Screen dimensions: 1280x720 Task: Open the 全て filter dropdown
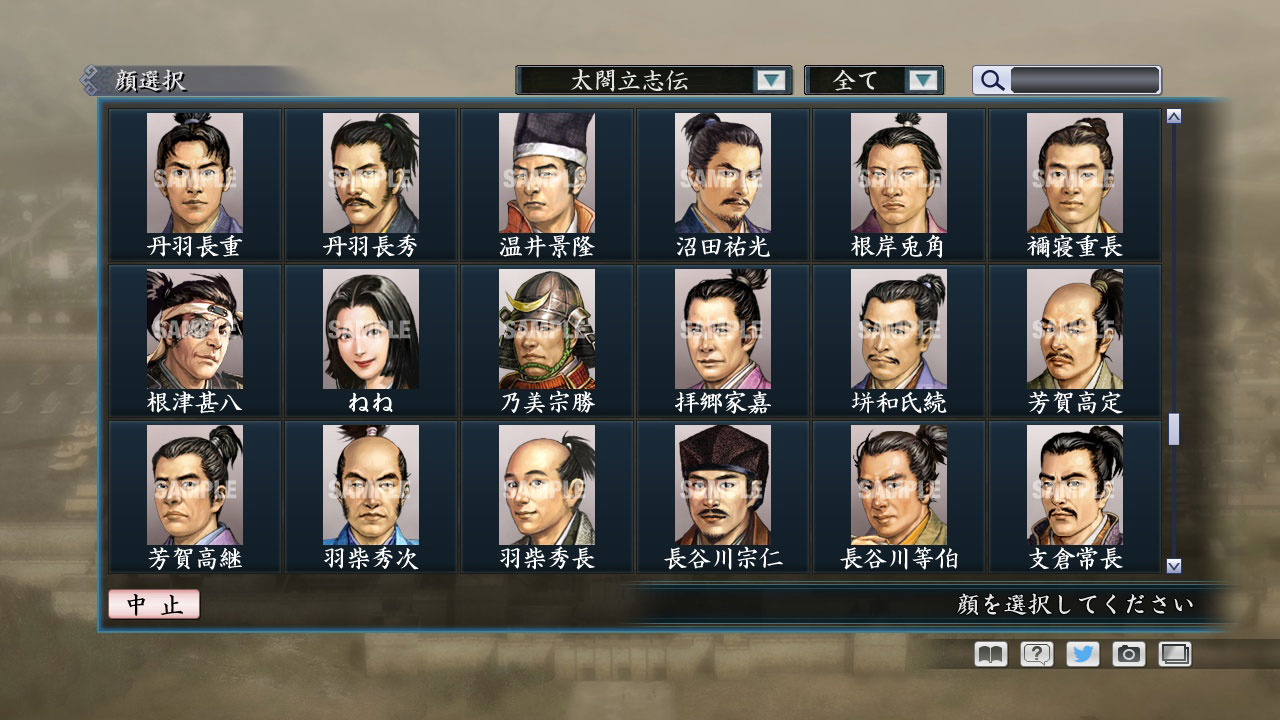tap(866, 80)
